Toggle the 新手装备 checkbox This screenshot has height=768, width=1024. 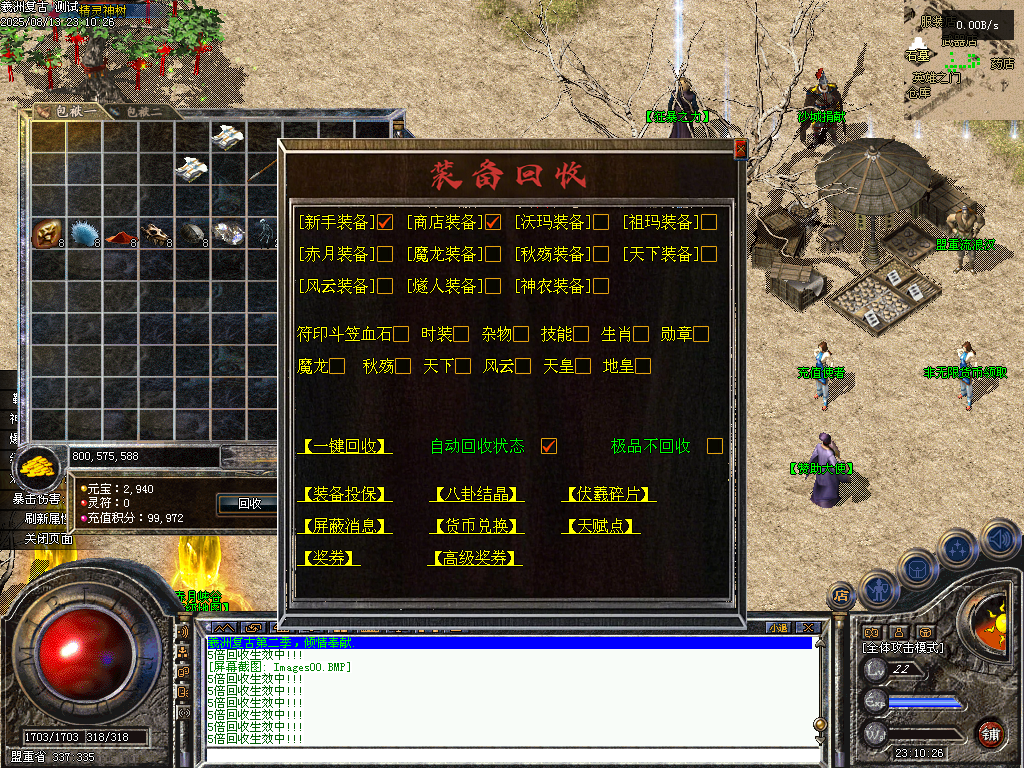(x=385, y=222)
